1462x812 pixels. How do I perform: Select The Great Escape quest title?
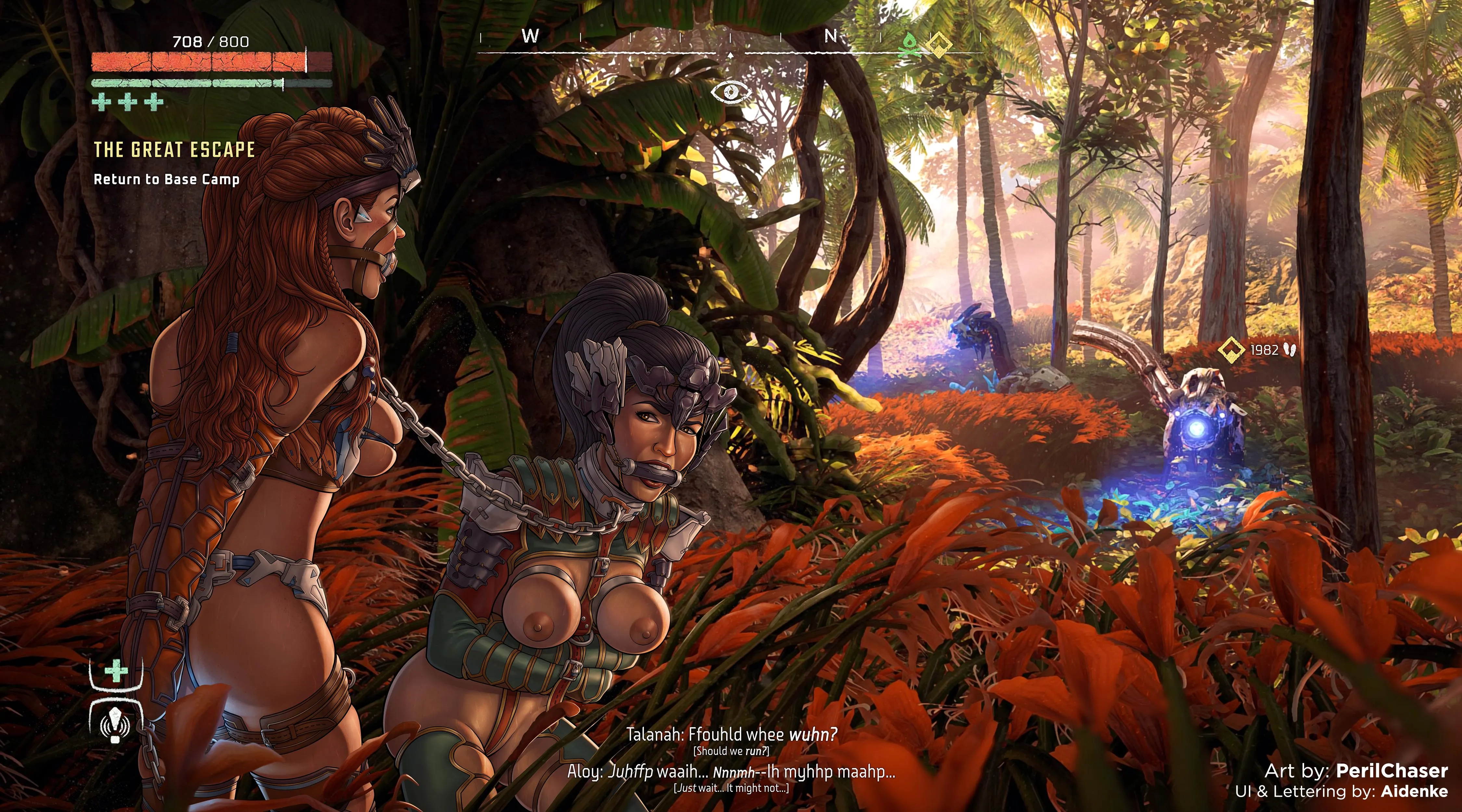tap(174, 150)
